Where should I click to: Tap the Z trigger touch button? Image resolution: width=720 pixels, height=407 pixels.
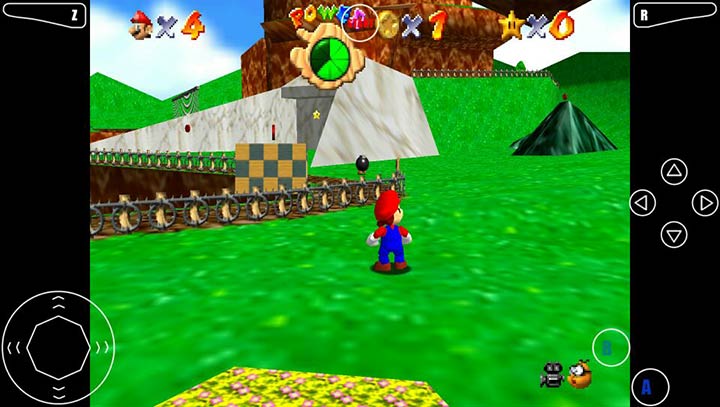coord(45,15)
